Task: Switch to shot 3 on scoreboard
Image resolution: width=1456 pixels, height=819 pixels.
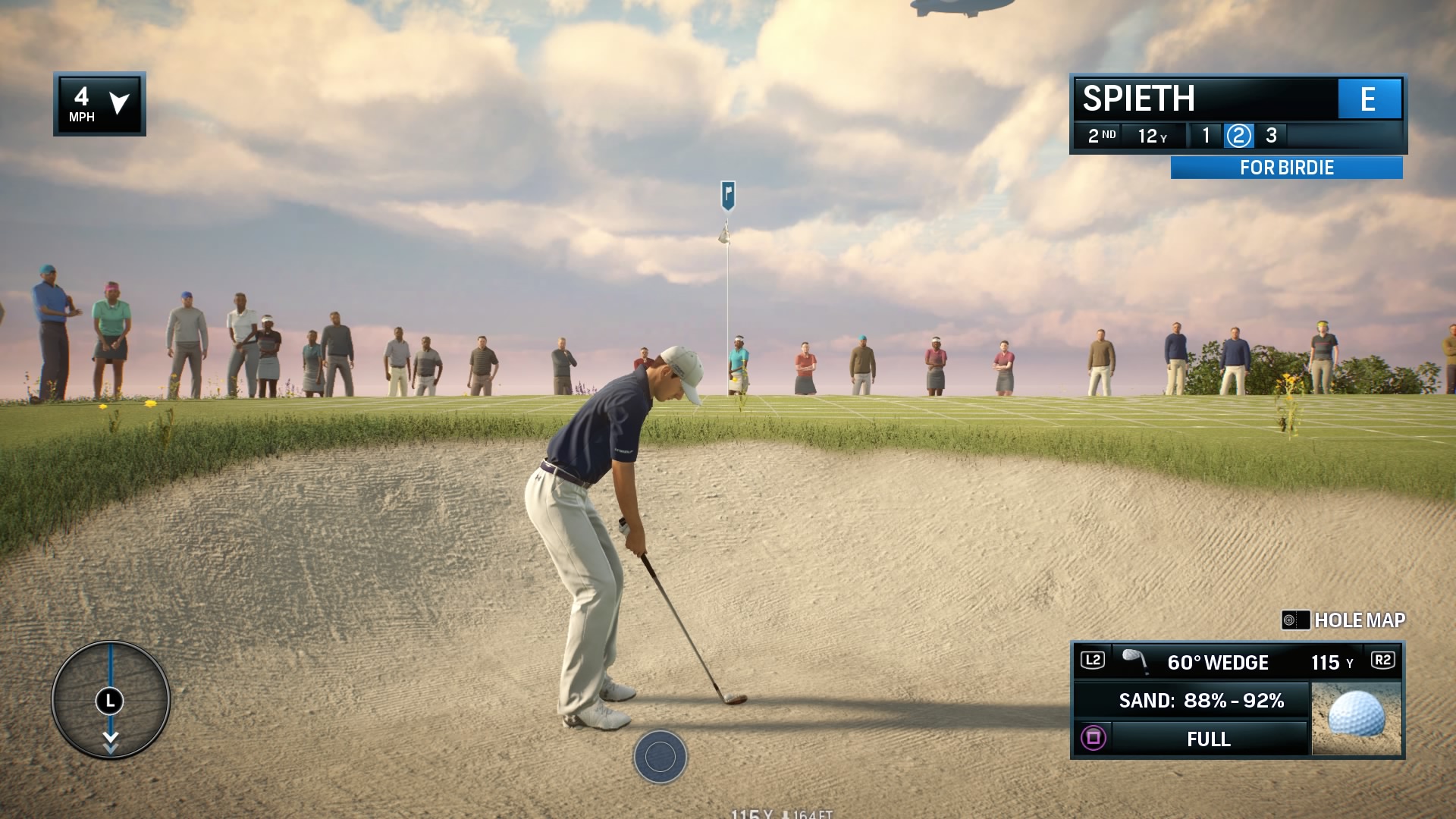Action: coord(1272,136)
